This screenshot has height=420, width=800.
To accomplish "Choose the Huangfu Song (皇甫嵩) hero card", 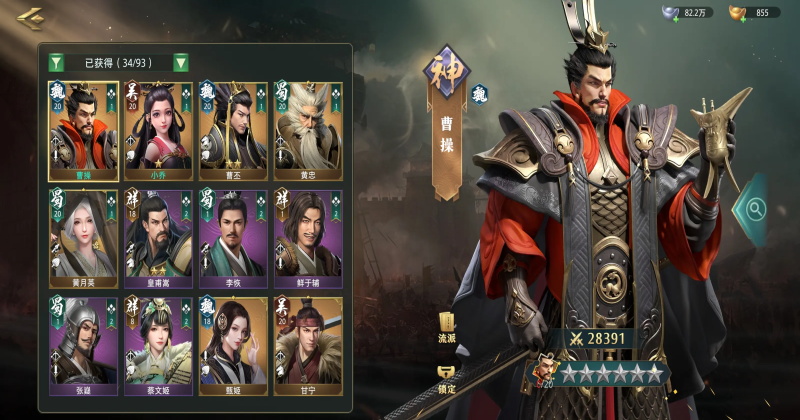I will [x=158, y=238].
